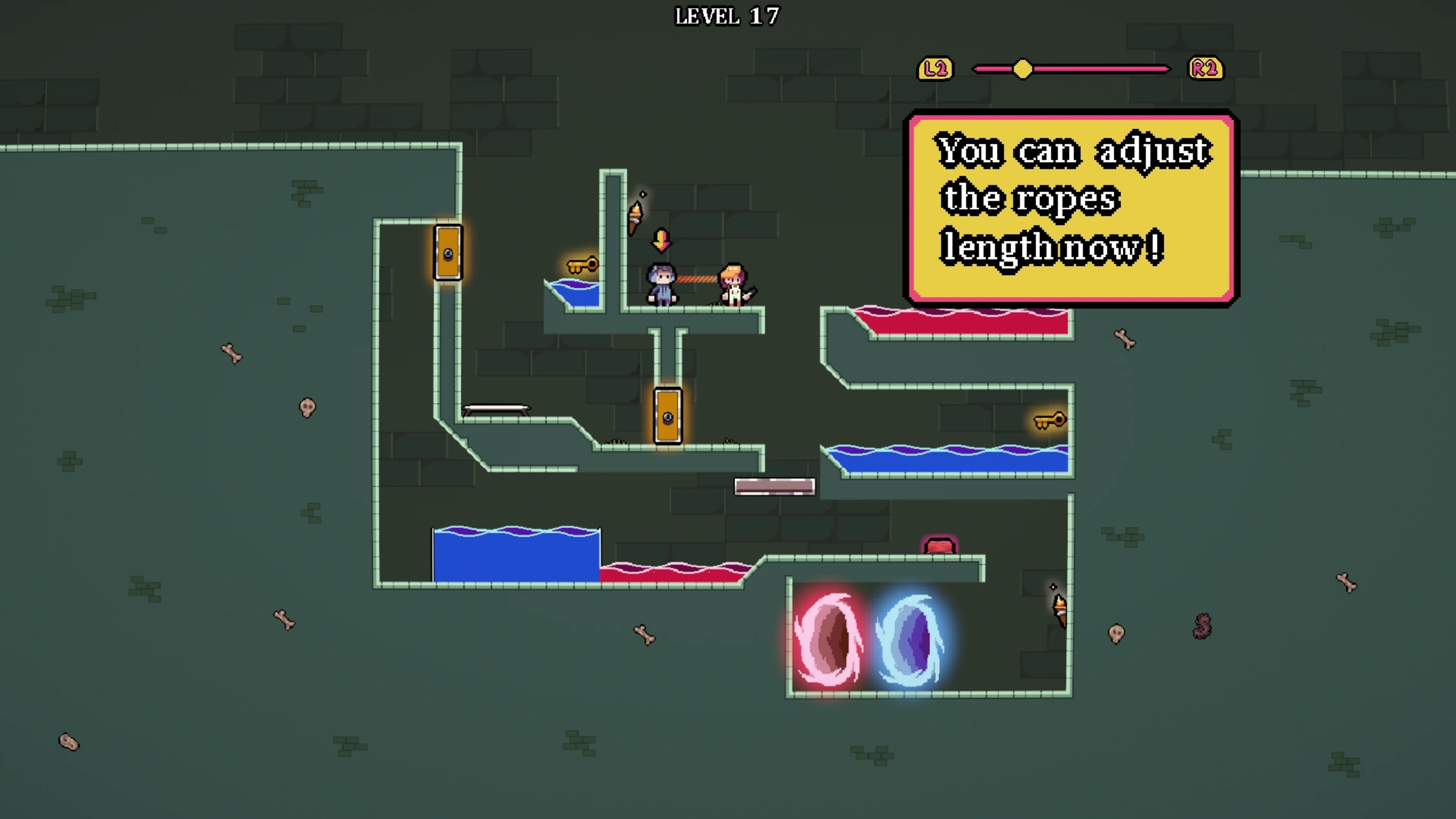Viewport: 1456px width, 819px height.
Task: Click the L2 trigger label
Action: coord(935,69)
